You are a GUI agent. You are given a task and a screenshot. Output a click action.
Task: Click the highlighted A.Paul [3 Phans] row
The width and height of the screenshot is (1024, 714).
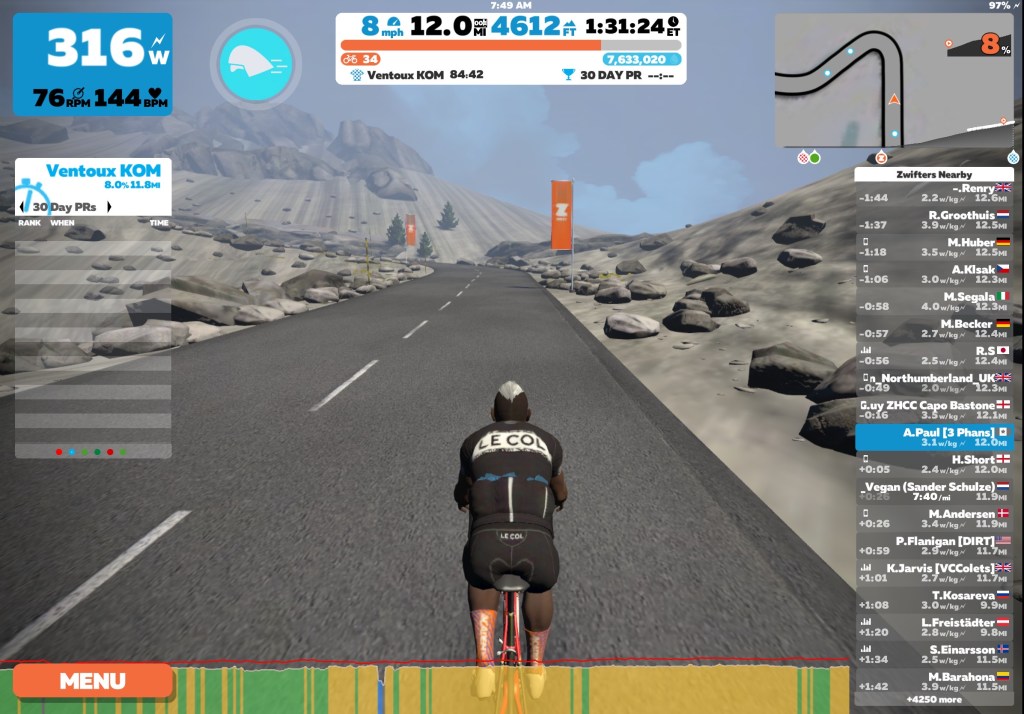[x=934, y=437]
